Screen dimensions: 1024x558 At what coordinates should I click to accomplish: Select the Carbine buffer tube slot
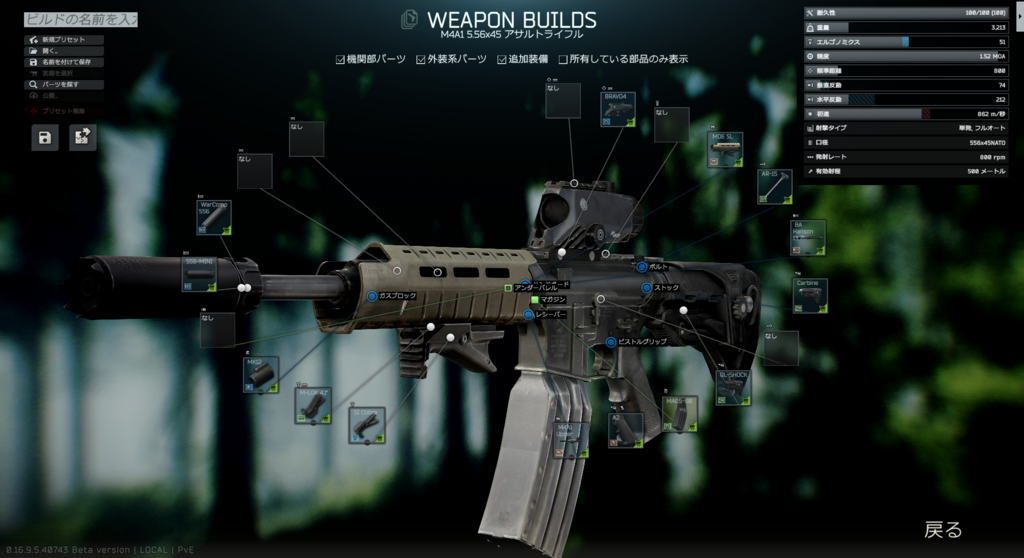pos(810,296)
